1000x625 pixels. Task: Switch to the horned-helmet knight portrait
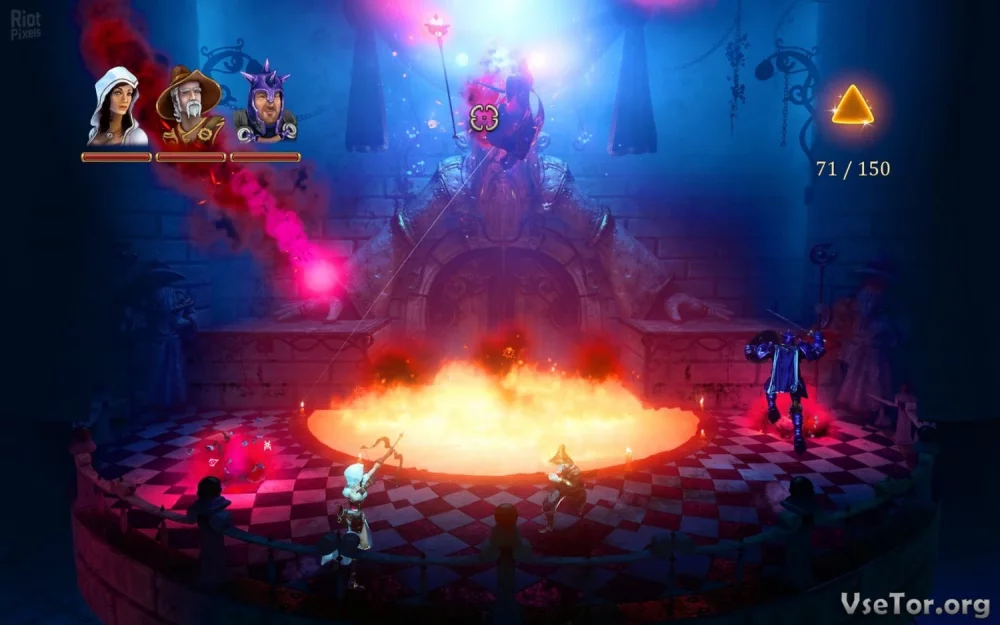(265, 106)
